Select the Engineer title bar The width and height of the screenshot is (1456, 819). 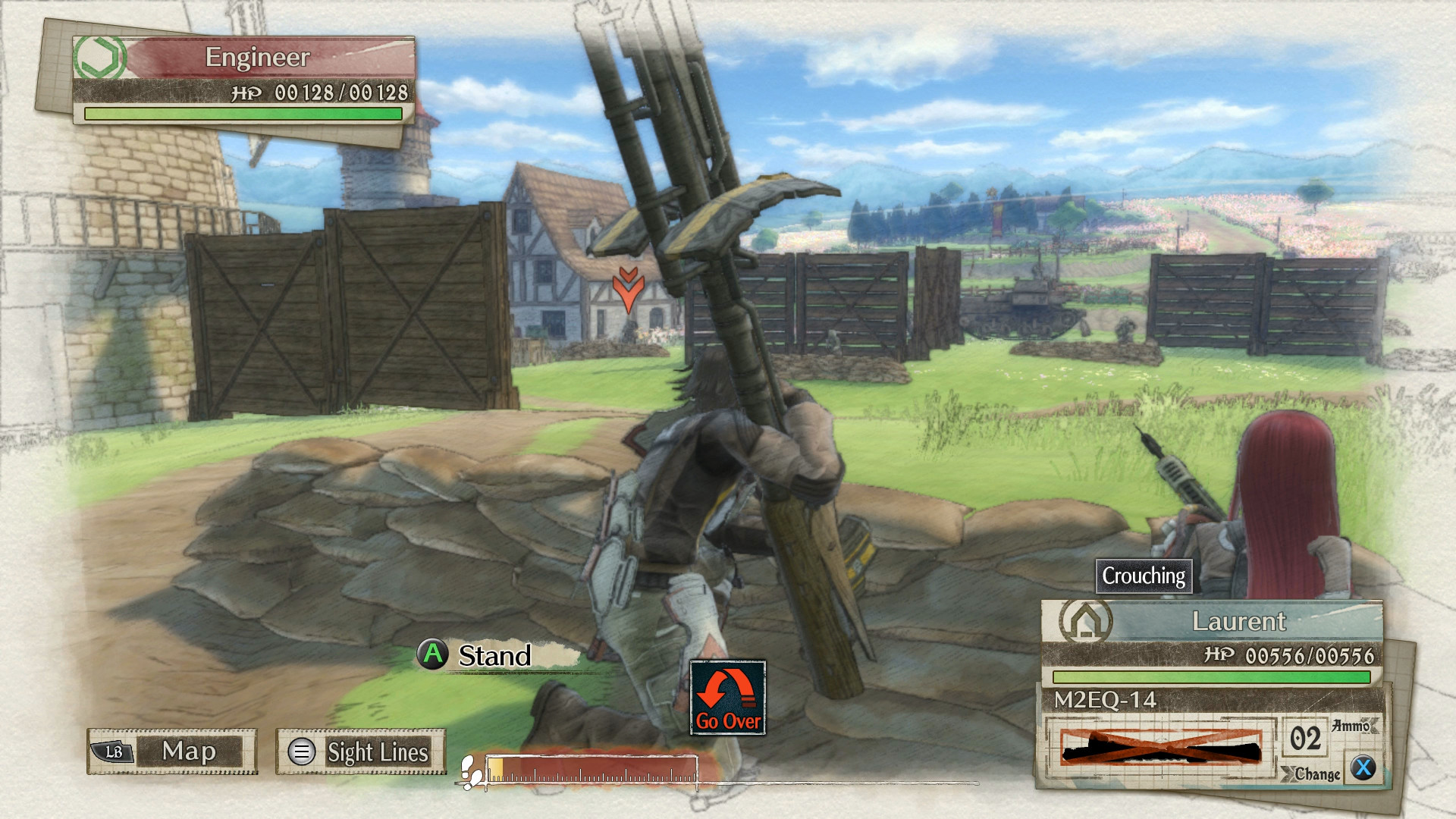(258, 55)
